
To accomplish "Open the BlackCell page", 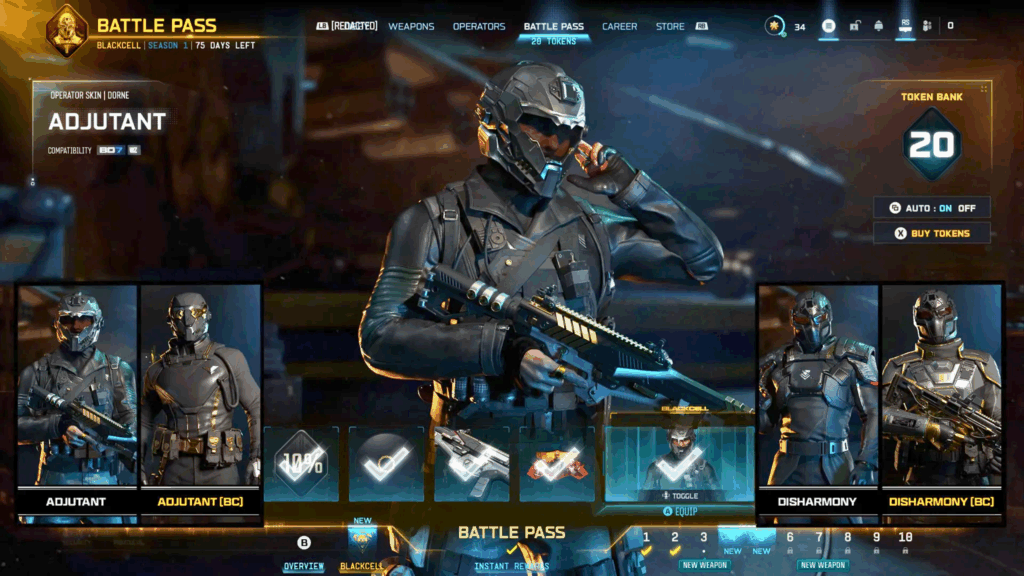I will point(361,566).
